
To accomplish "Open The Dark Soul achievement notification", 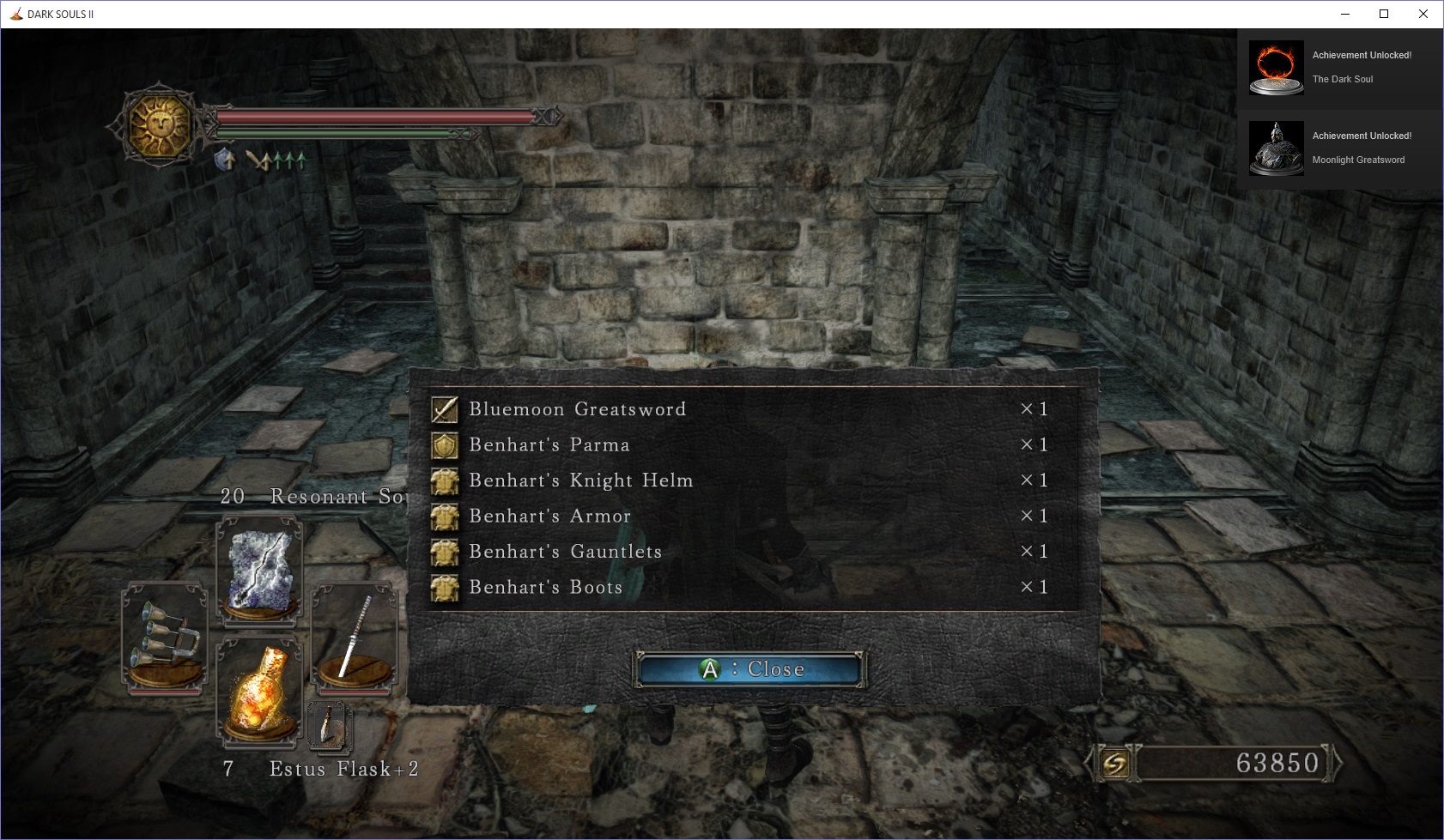I will [1339, 68].
